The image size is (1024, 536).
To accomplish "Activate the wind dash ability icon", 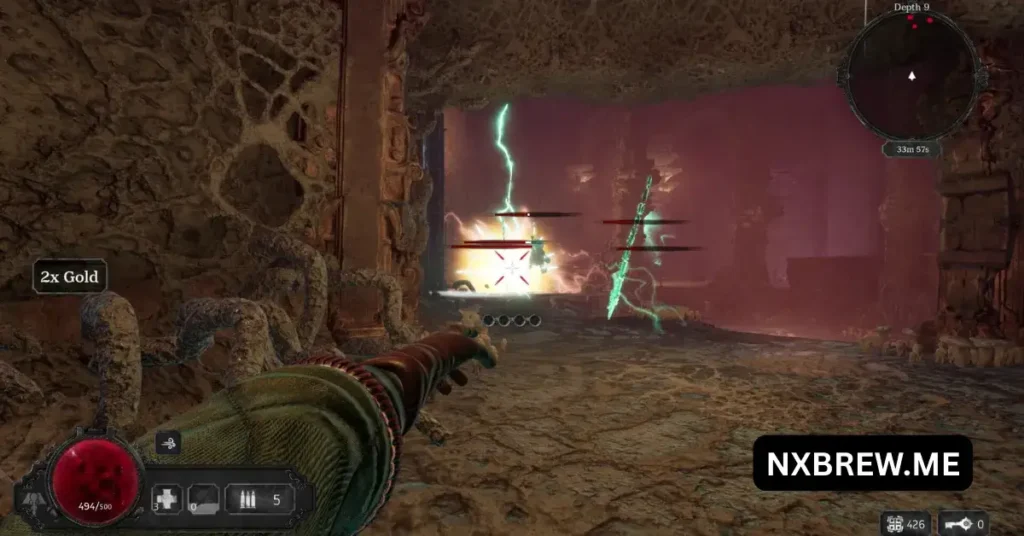I will click(x=168, y=444).
